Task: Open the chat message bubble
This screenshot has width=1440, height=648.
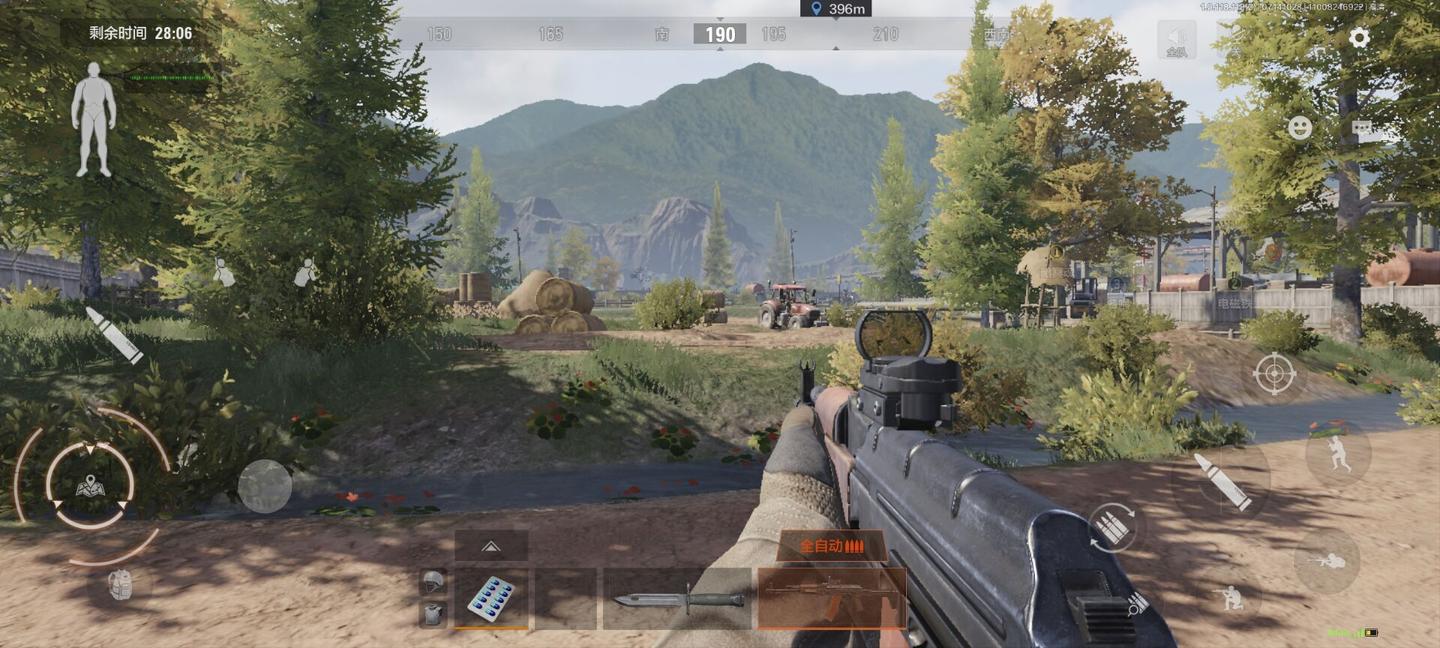Action: coord(1363,129)
